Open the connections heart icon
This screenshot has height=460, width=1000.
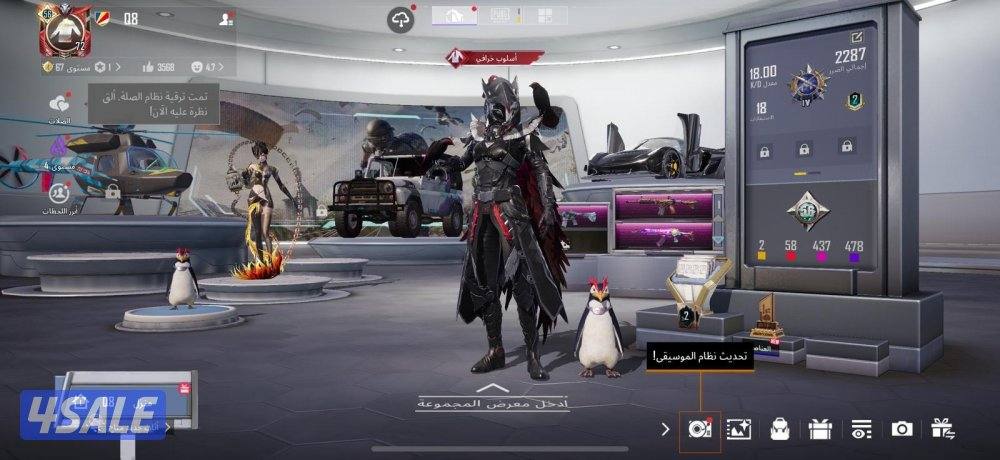pos(61,105)
